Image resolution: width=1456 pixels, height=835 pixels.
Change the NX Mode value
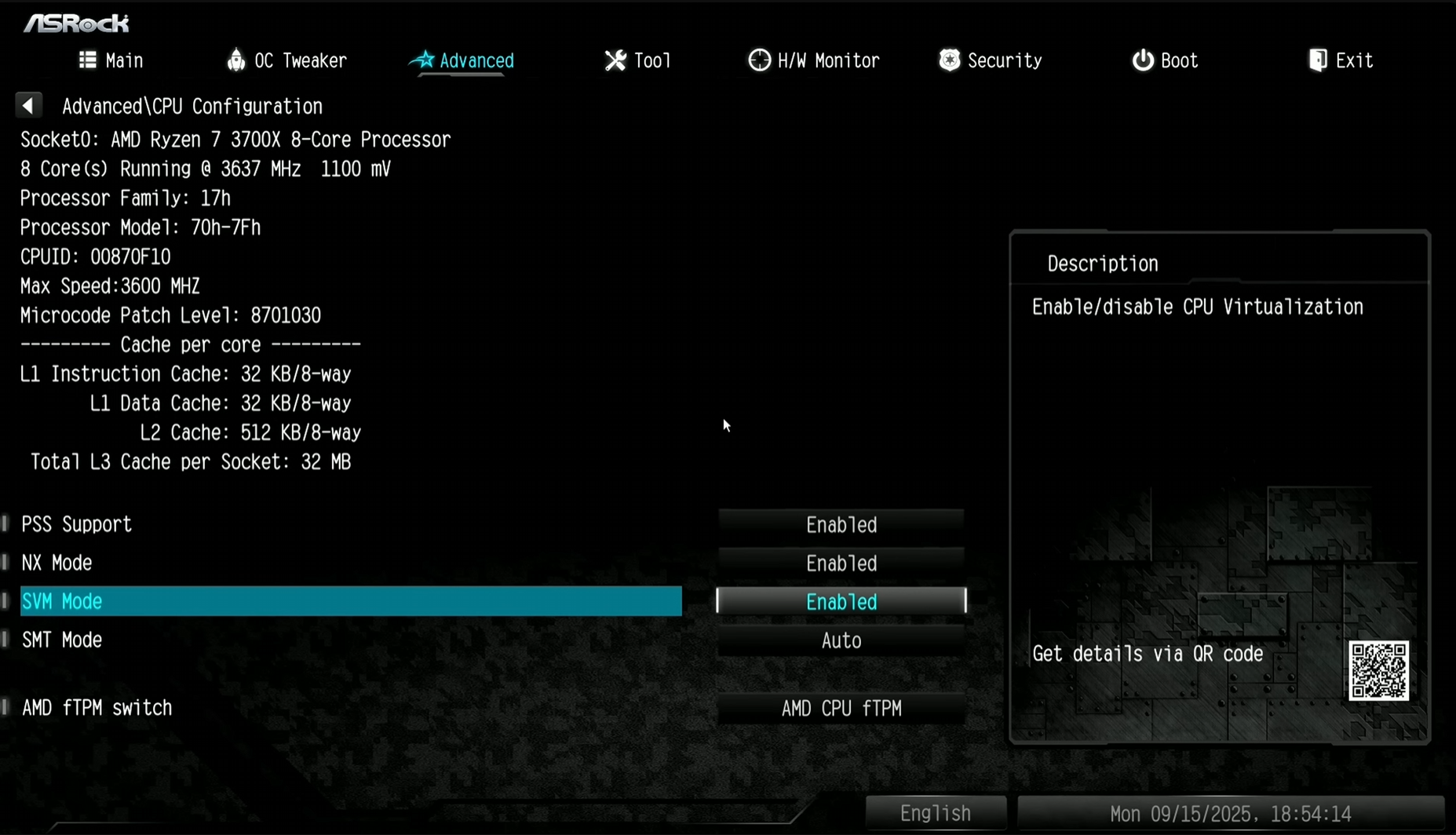(x=841, y=563)
